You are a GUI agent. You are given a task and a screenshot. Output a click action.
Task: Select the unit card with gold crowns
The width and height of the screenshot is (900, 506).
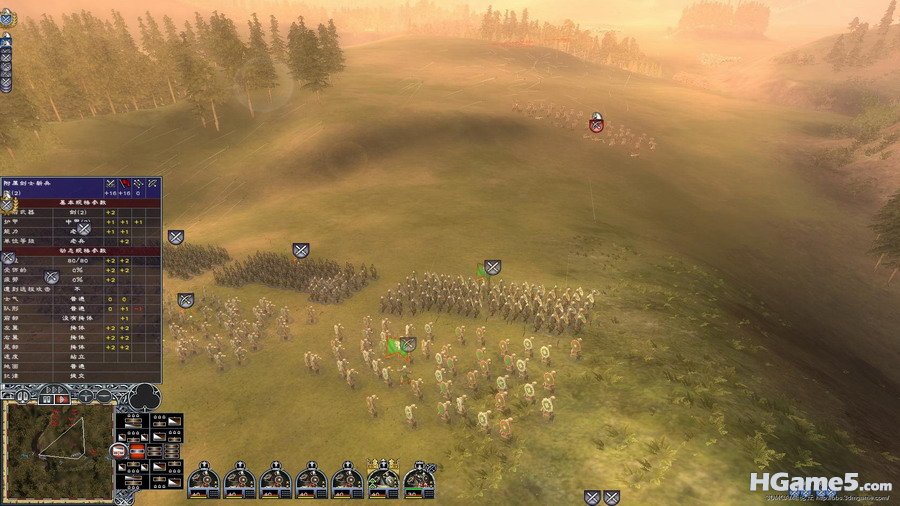(x=383, y=480)
